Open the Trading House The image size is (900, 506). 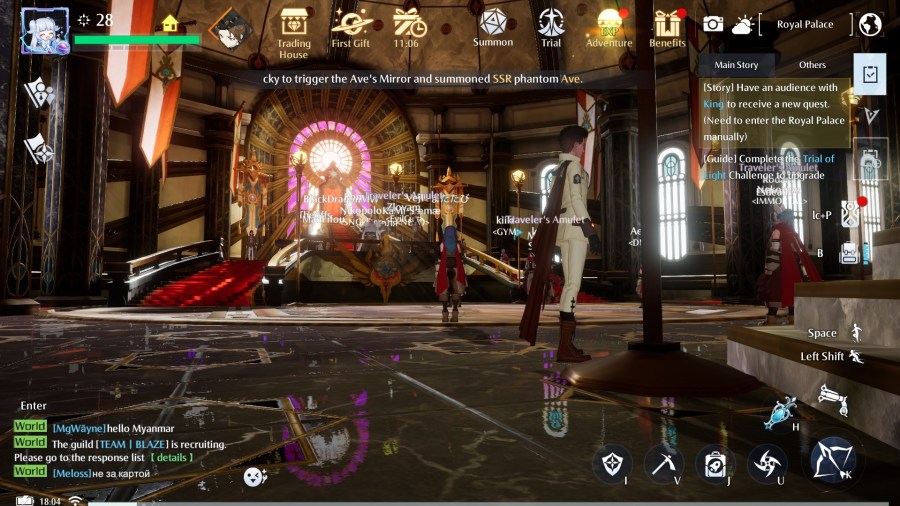294,30
